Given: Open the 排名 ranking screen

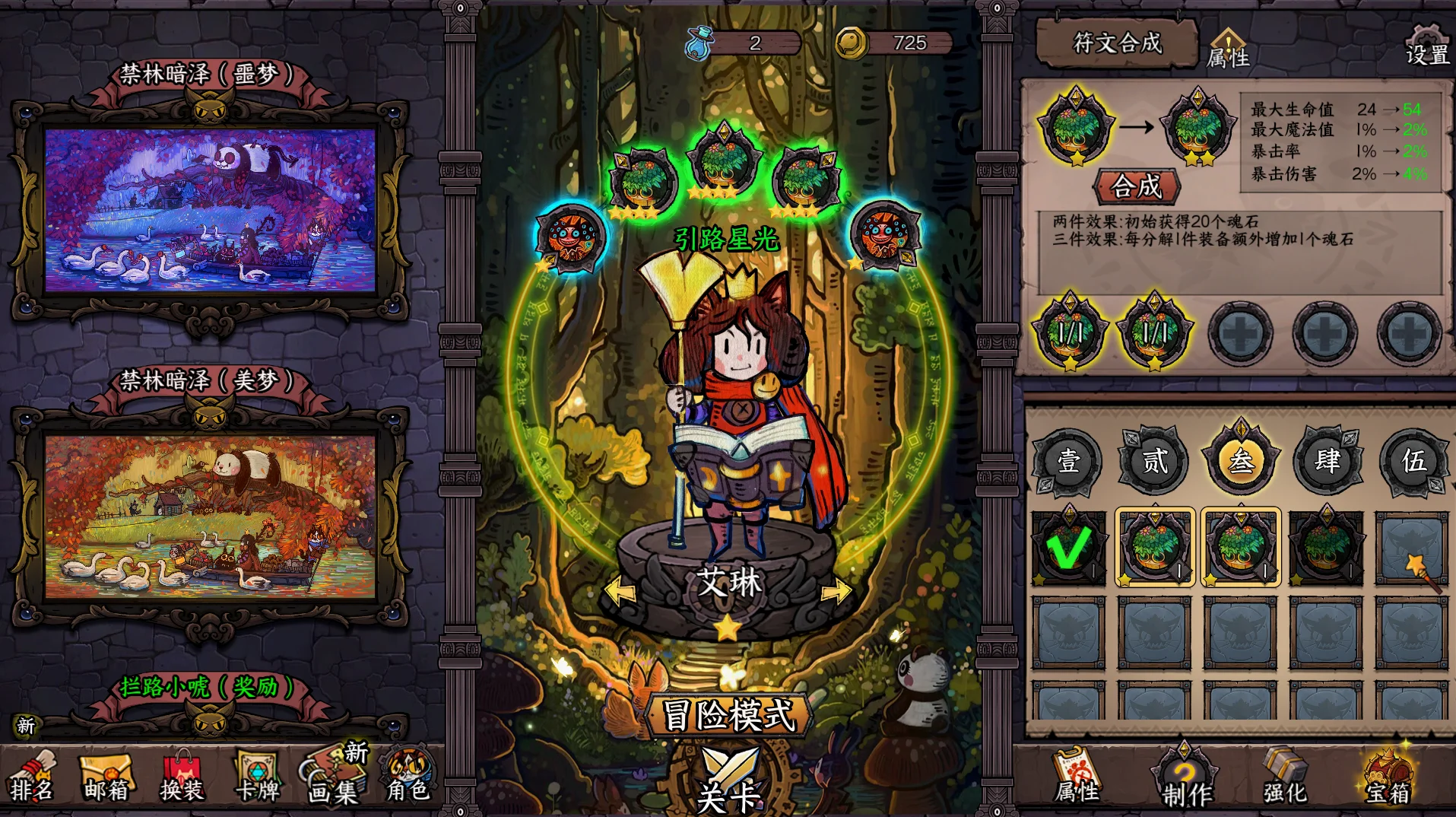Looking at the screenshot, I should coord(32,777).
